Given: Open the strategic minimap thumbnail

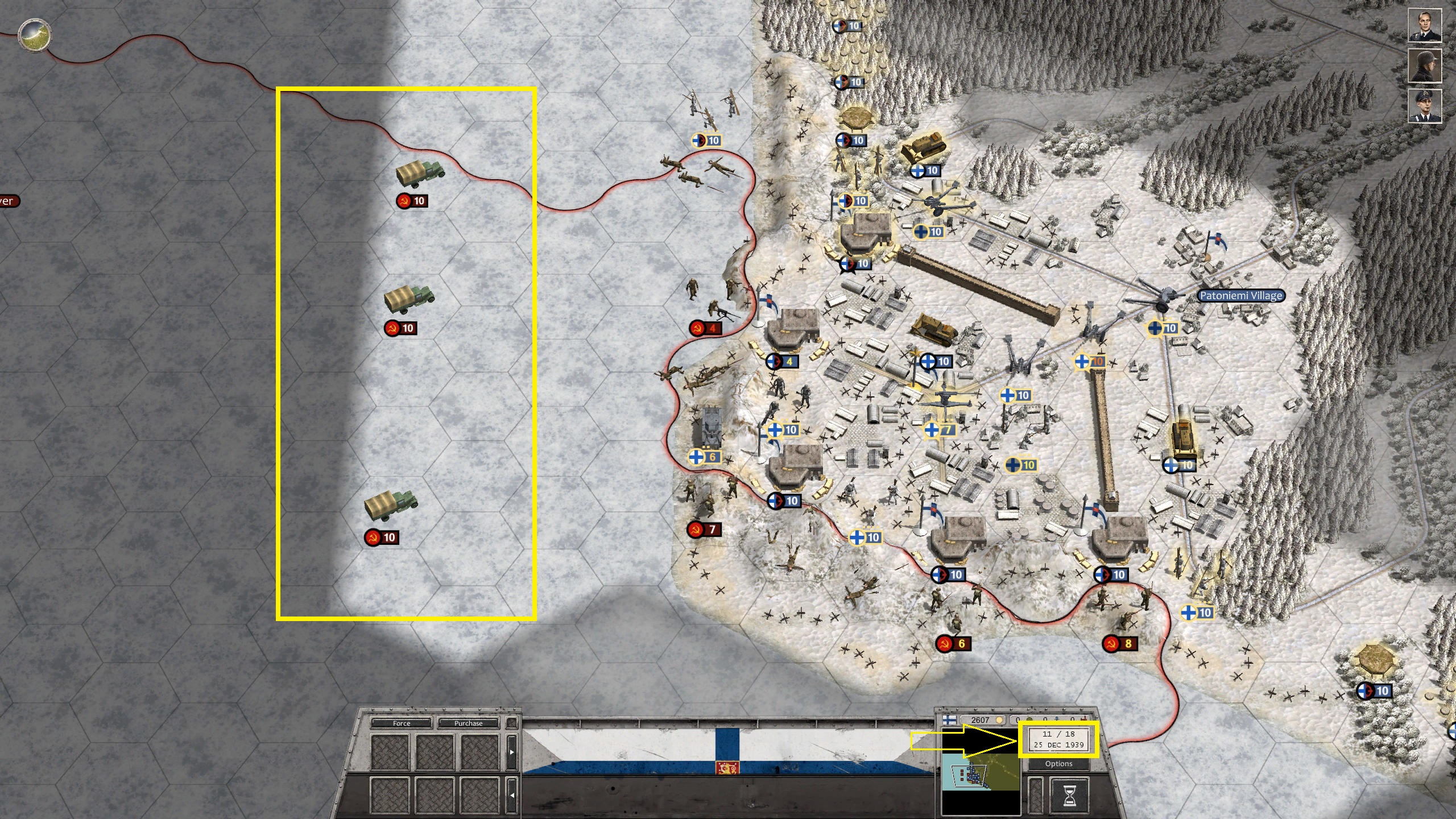Looking at the screenshot, I should coord(981,776).
